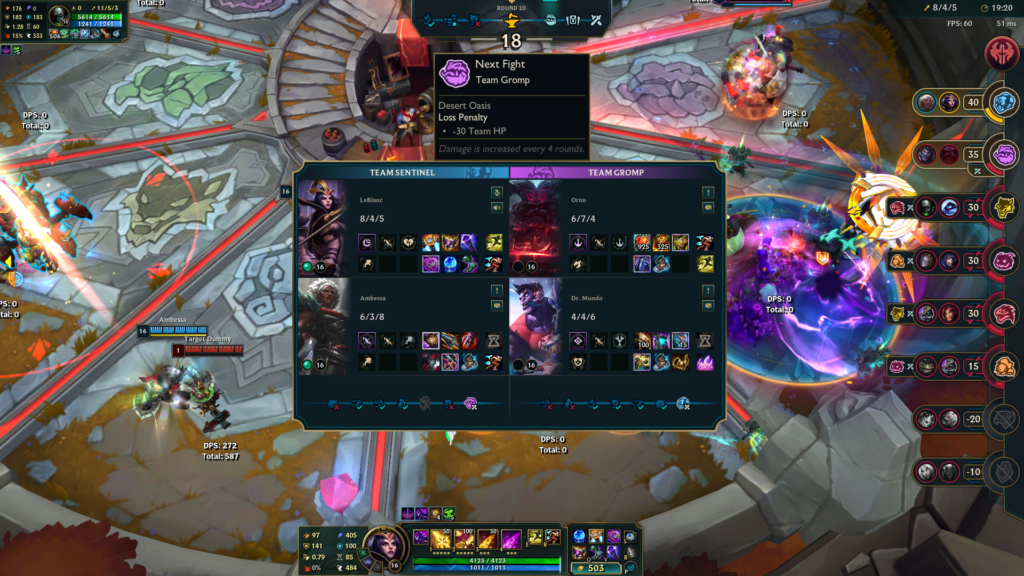
Task: Click the red demon emblem above the standings
Action: pyautogui.click(x=1002, y=53)
